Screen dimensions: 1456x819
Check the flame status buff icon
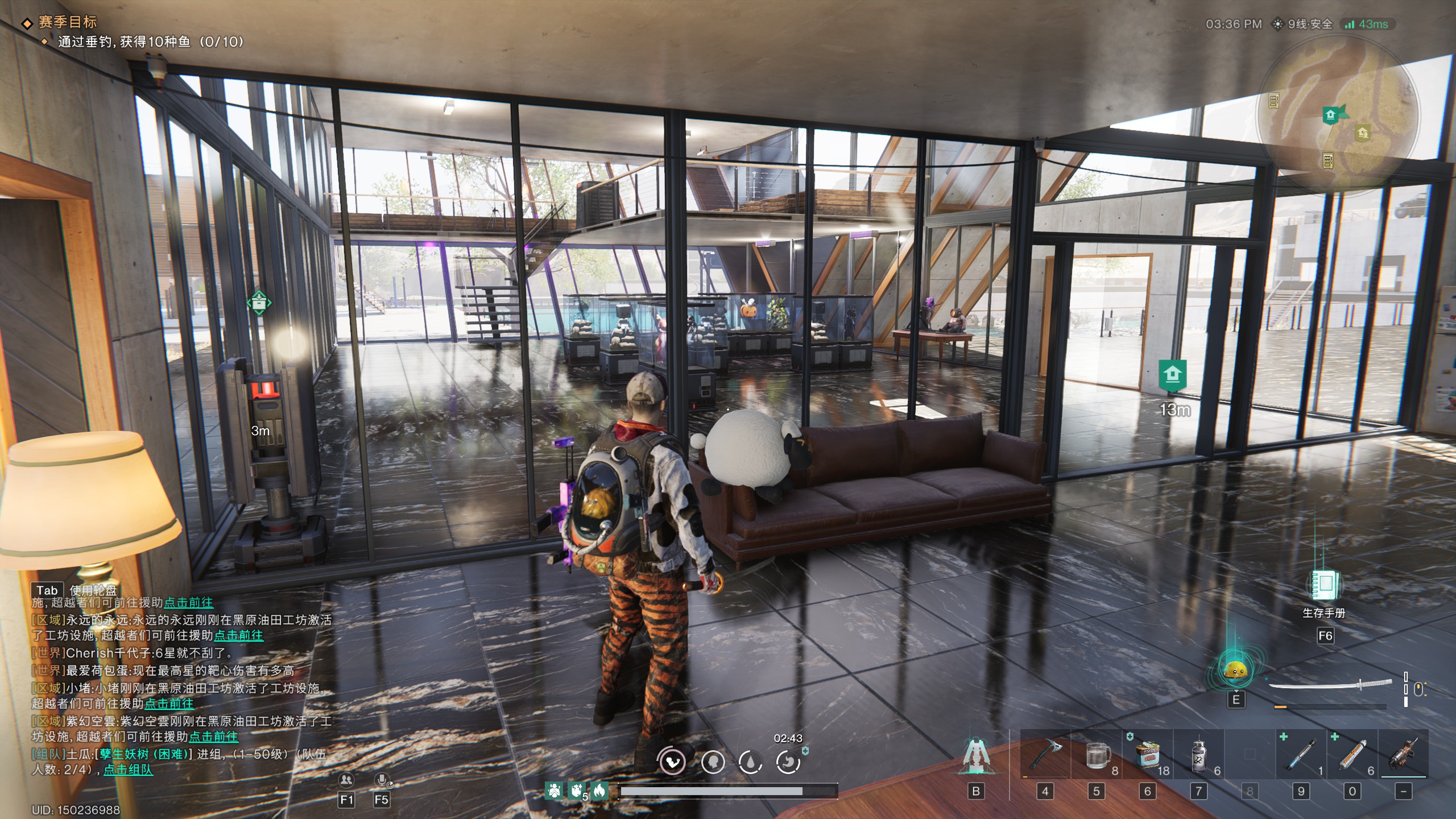tap(599, 791)
